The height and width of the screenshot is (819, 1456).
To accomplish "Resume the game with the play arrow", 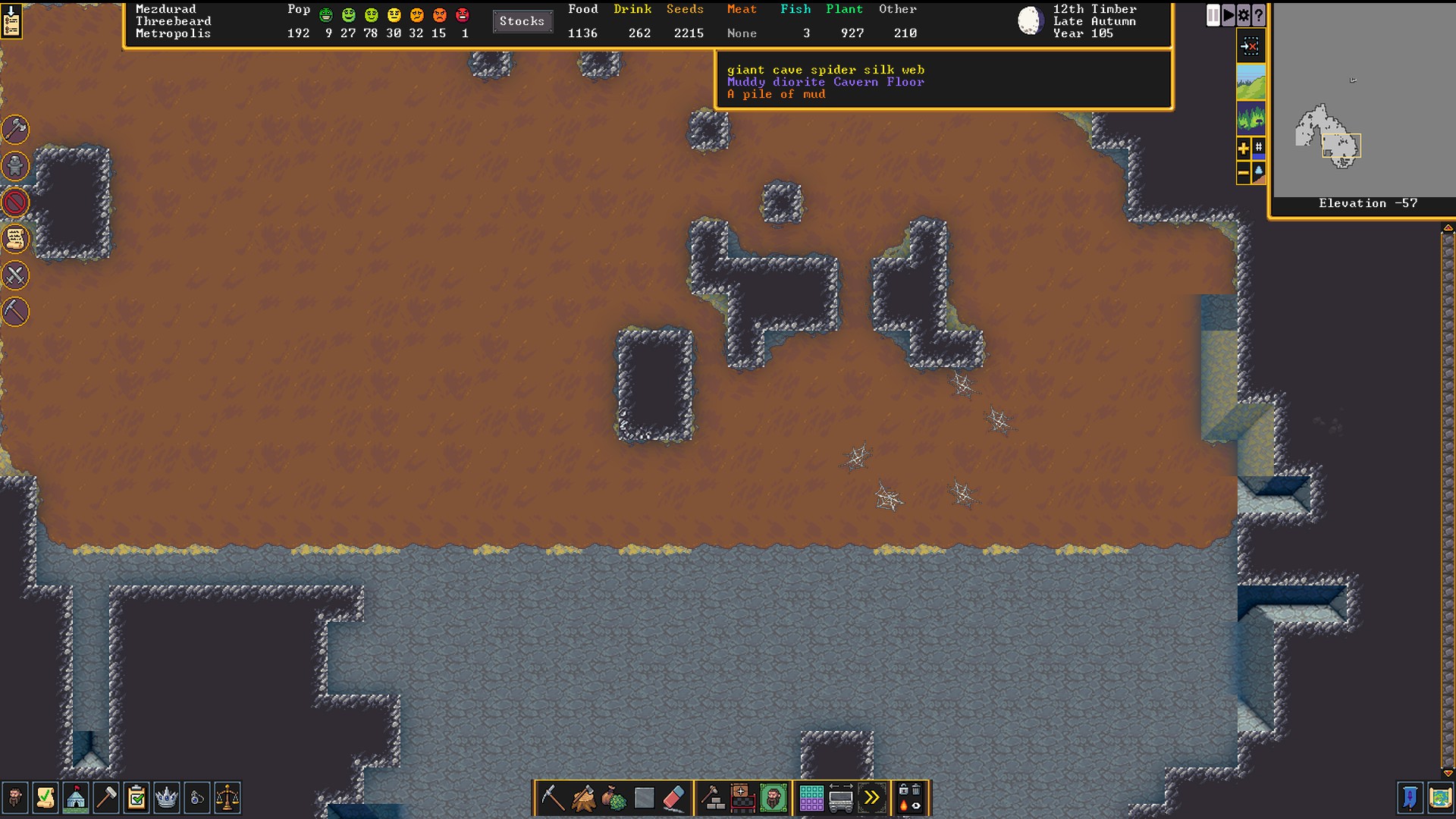I will pyautogui.click(x=1228, y=15).
